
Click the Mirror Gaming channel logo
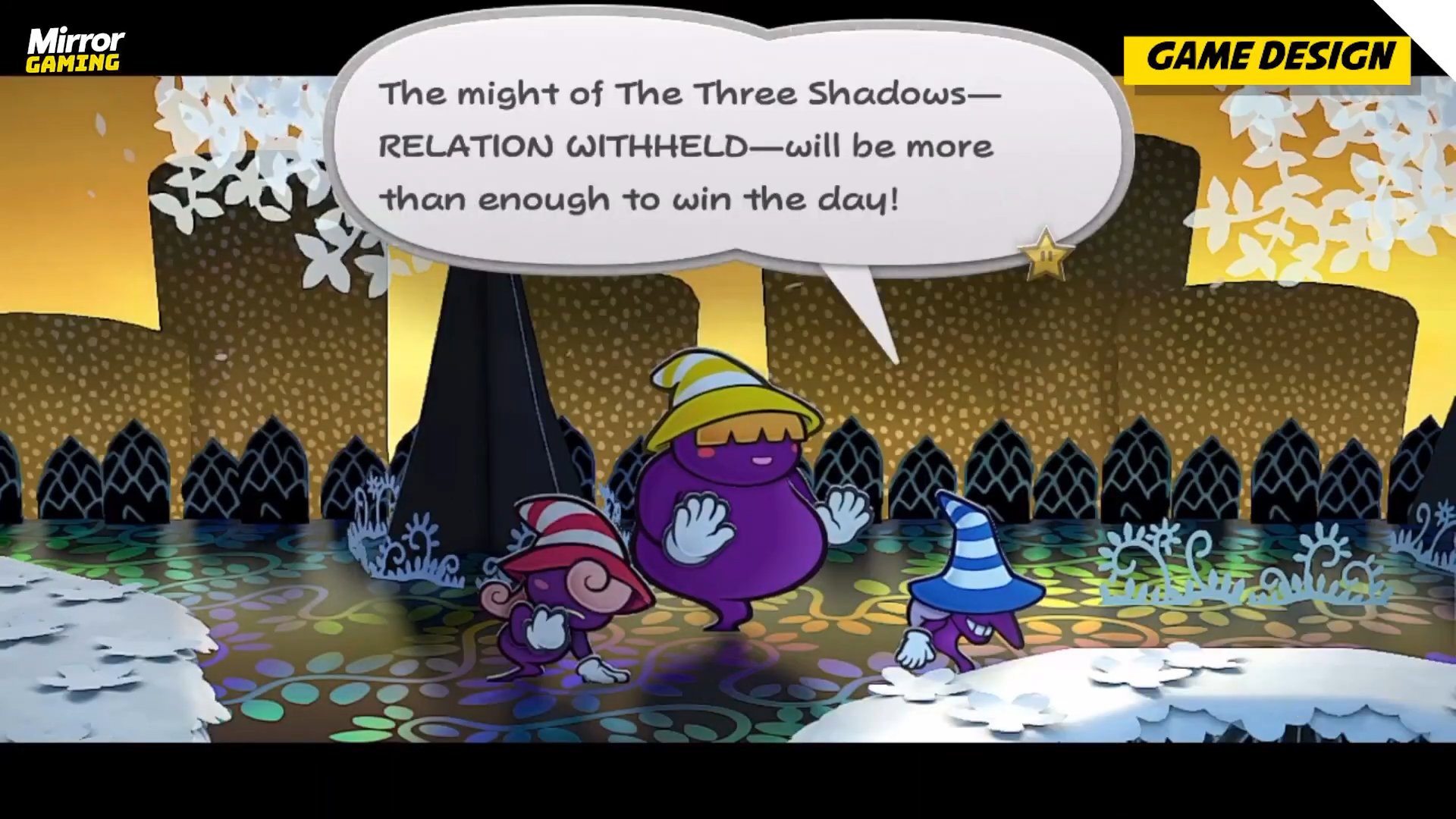coord(75,50)
